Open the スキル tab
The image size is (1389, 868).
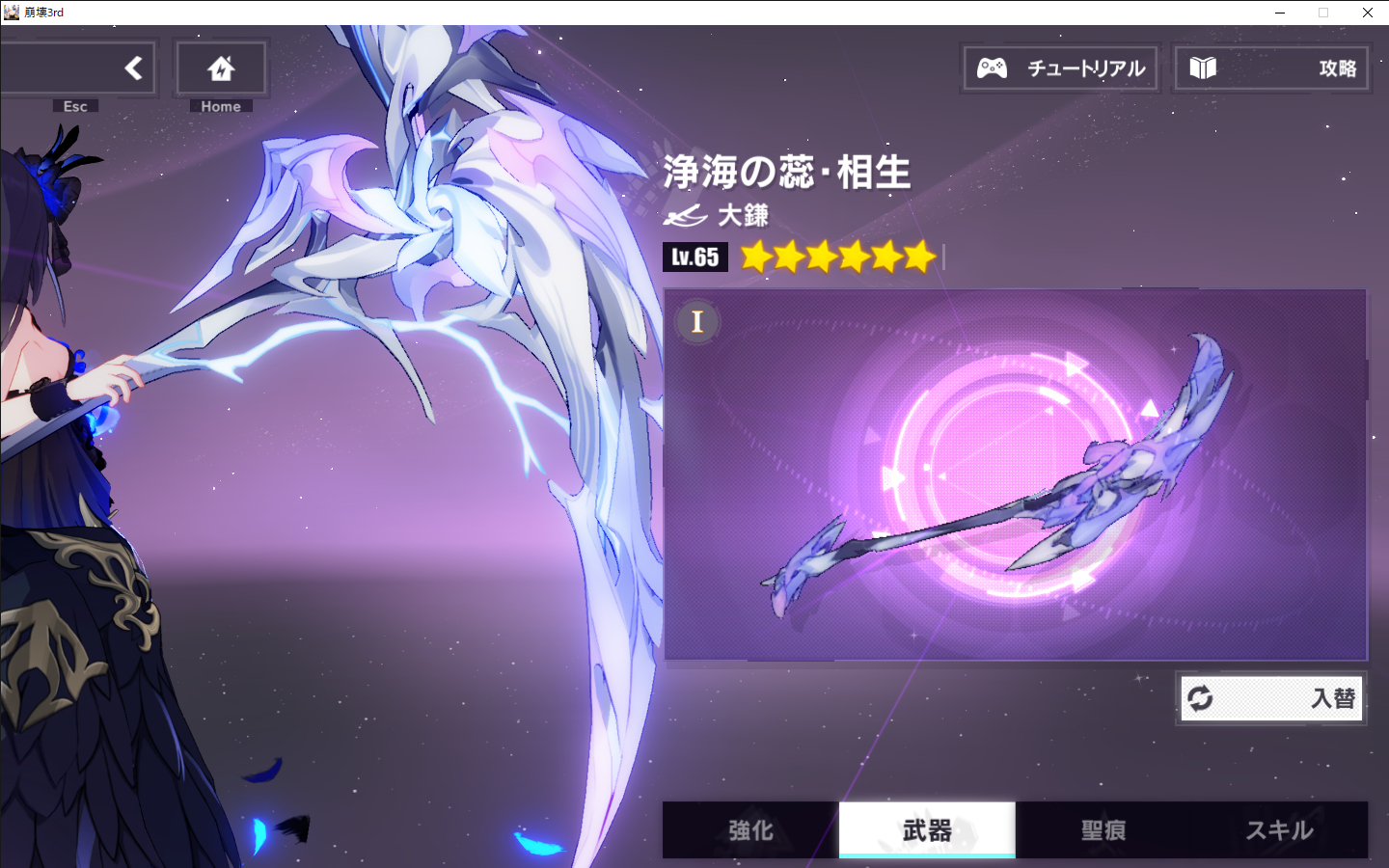1279,829
